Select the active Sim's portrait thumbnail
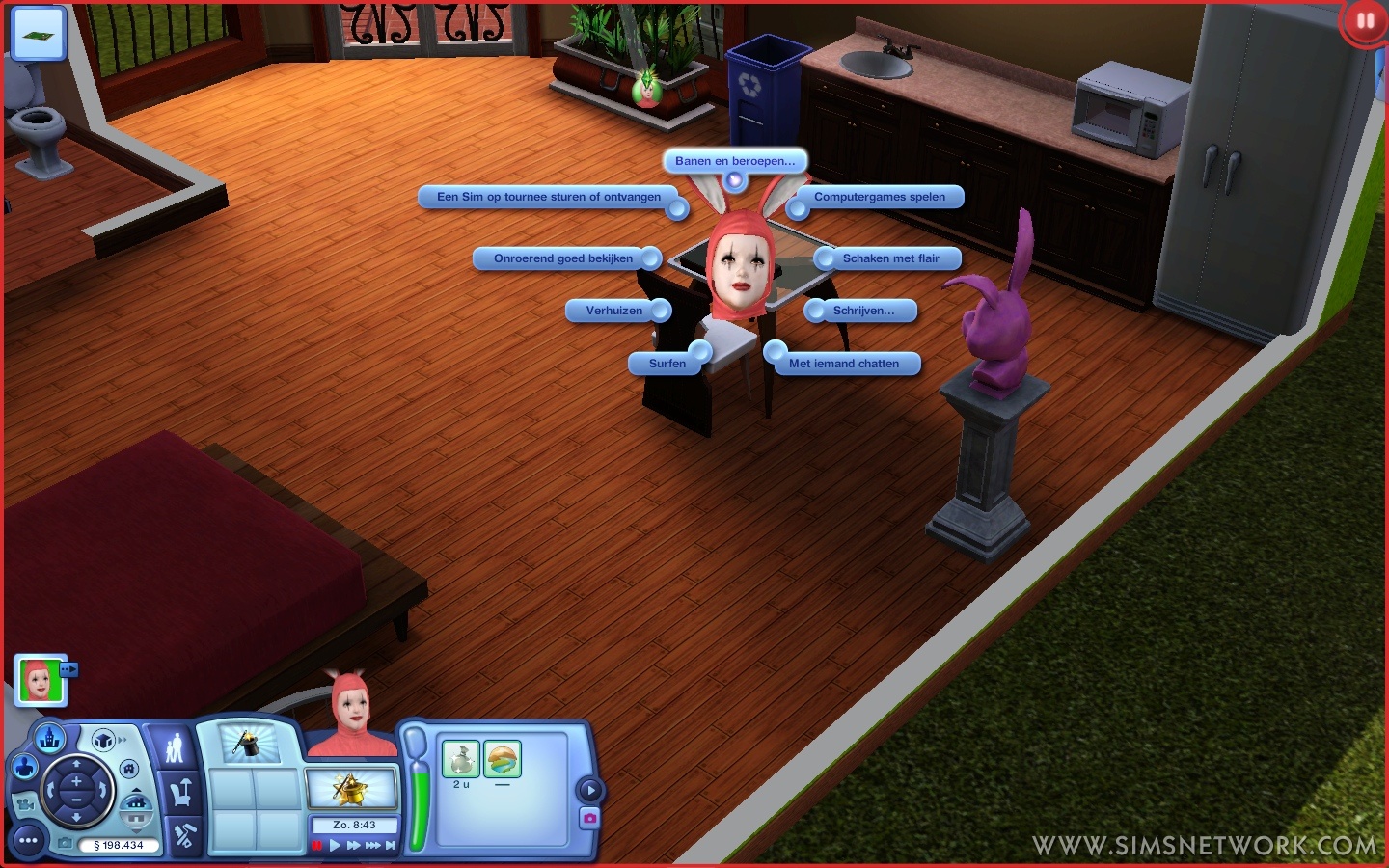The image size is (1389, 868). pyautogui.click(x=40, y=682)
